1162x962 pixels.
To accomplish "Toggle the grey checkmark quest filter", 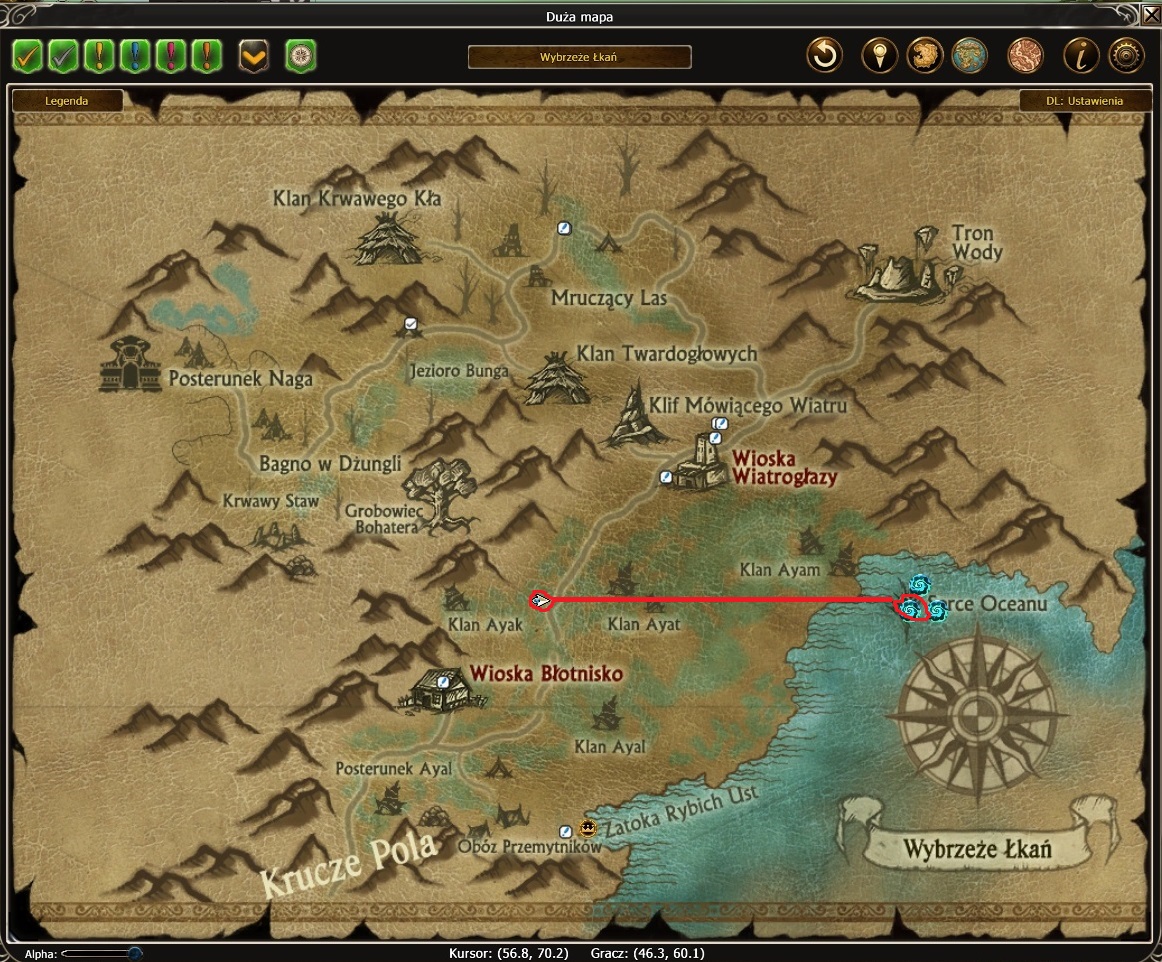I will click(63, 56).
